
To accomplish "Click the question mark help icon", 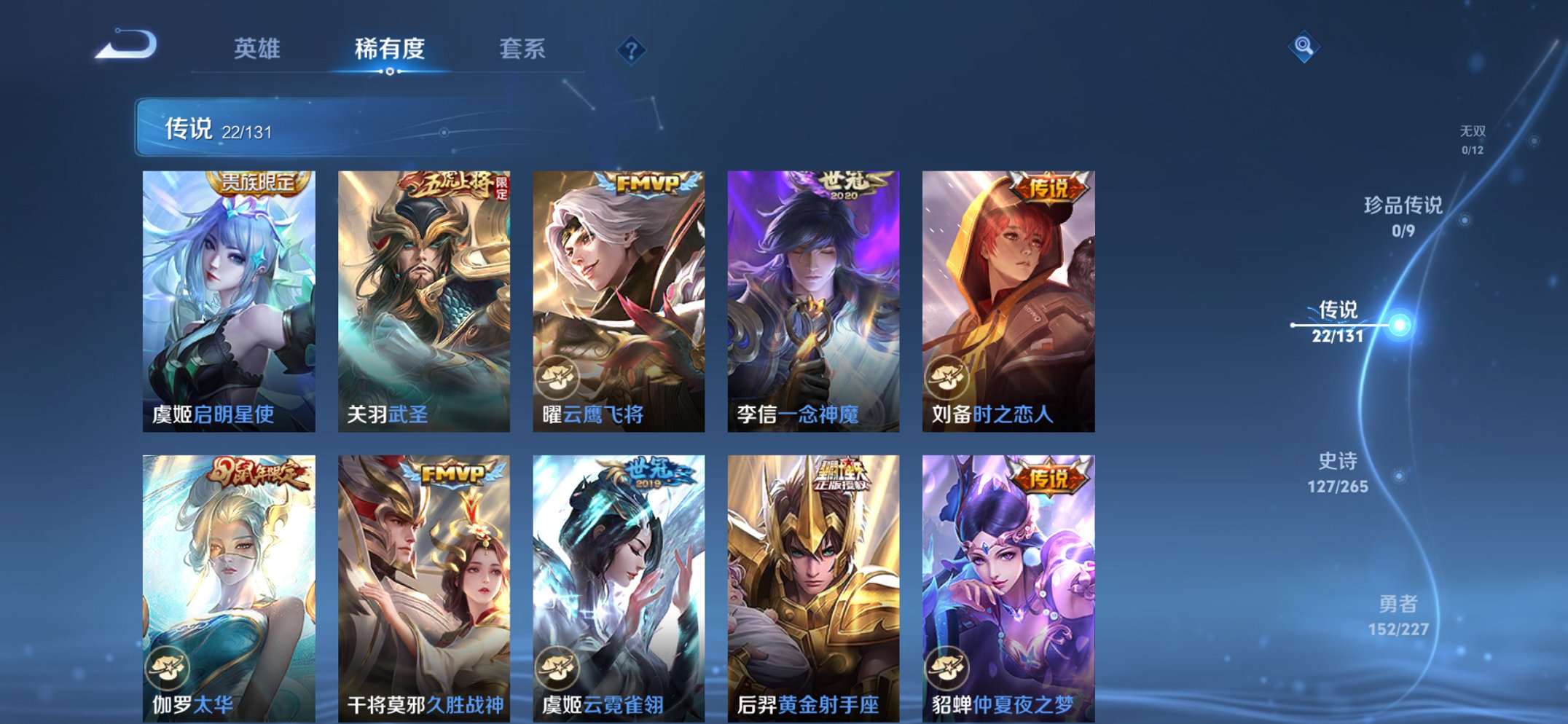I will (x=631, y=50).
